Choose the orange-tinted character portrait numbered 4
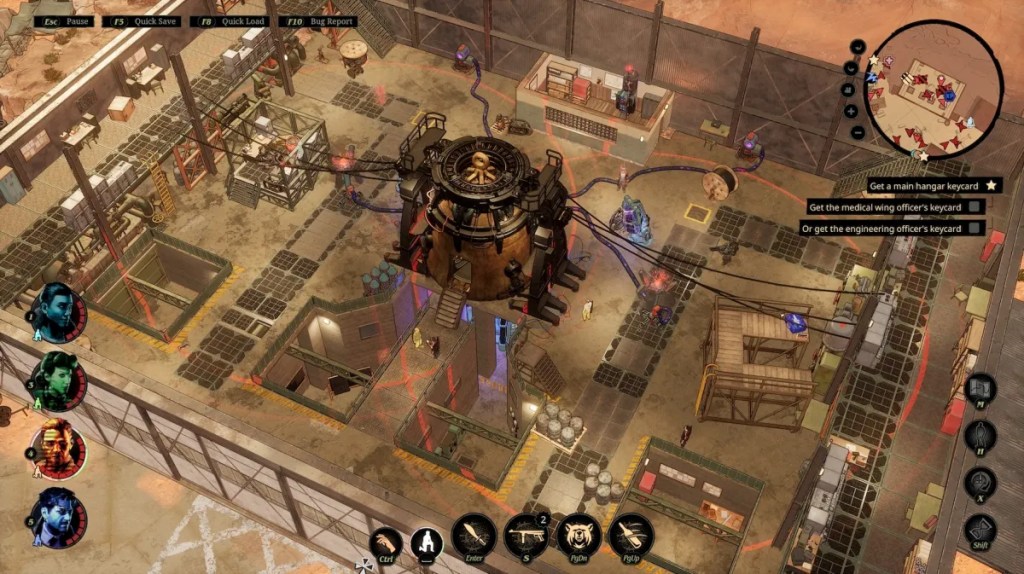The height and width of the screenshot is (574, 1024). pos(59,449)
